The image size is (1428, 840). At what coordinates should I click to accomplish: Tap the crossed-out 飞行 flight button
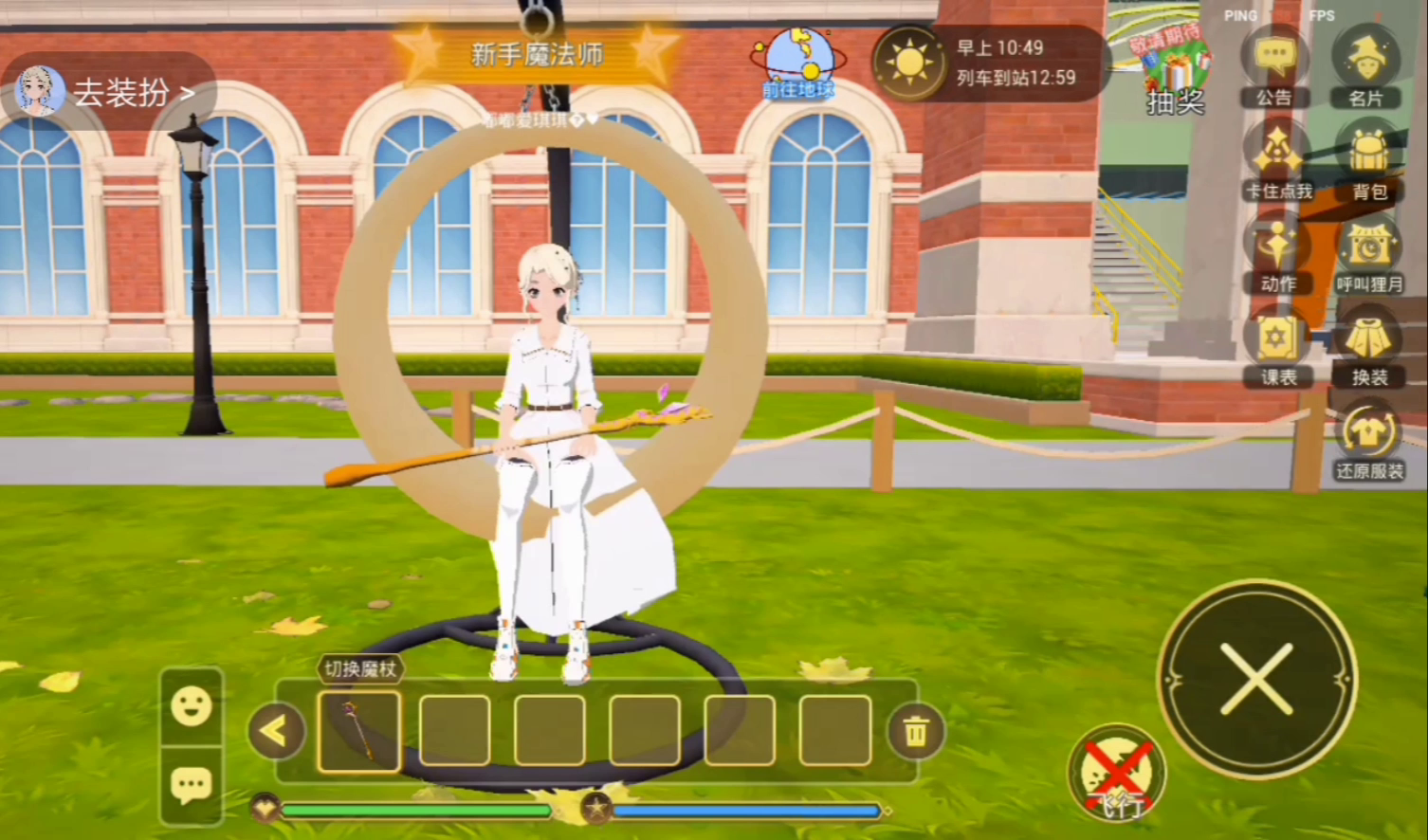[x=1116, y=775]
